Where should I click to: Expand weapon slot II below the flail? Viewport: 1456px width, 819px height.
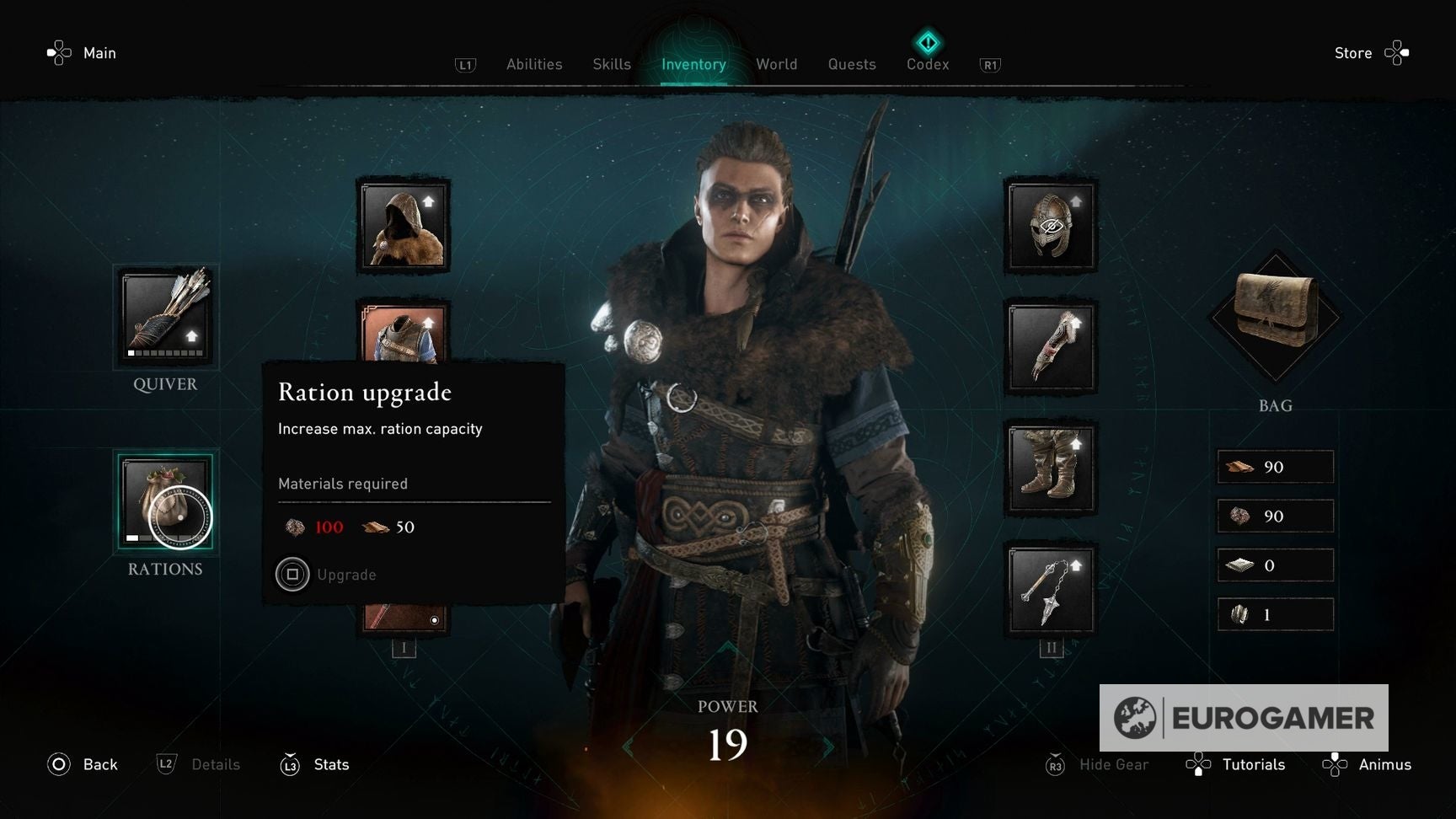tap(1051, 647)
